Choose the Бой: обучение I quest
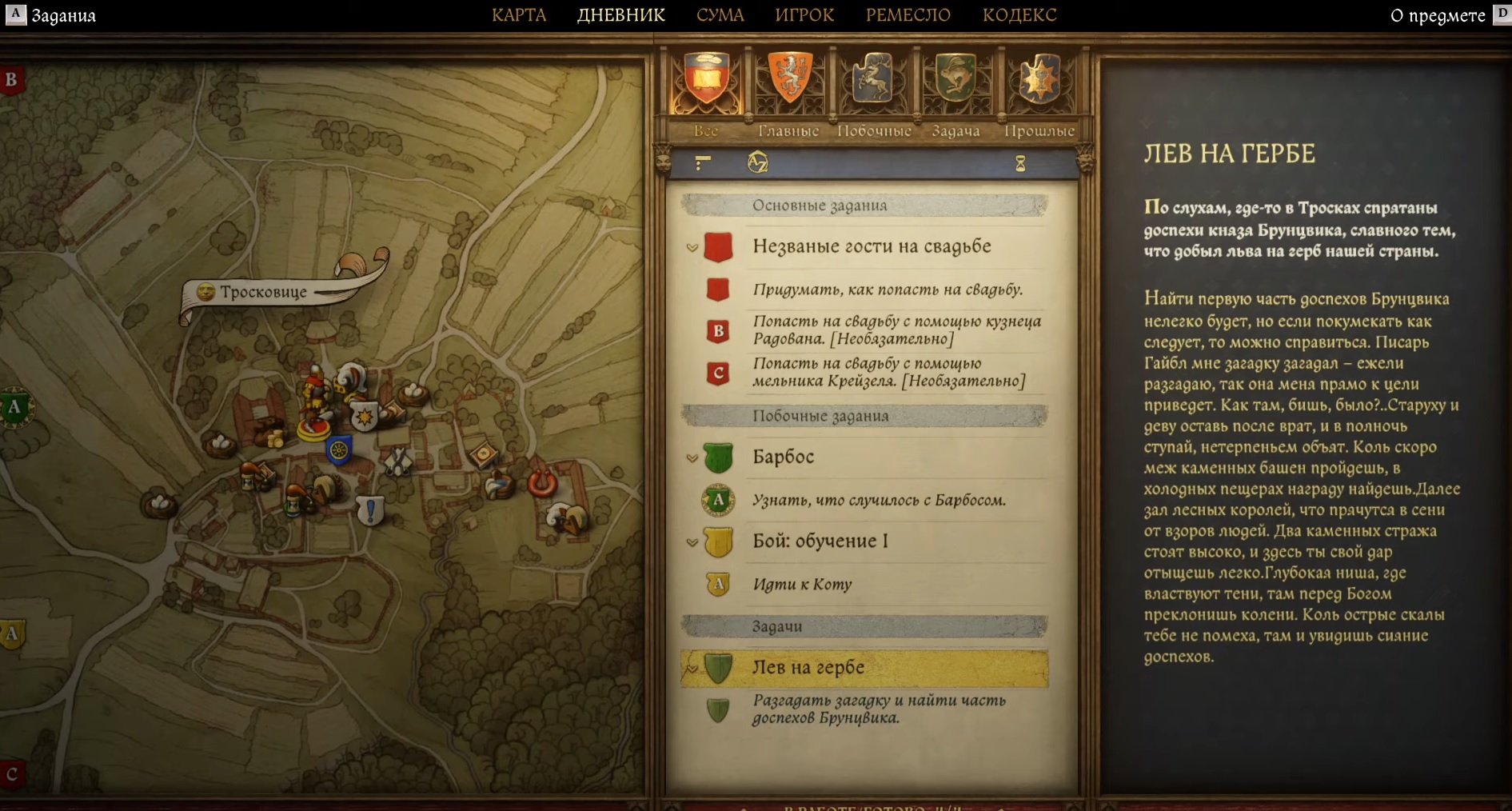Screen dimensions: 1512x811 [x=820, y=541]
